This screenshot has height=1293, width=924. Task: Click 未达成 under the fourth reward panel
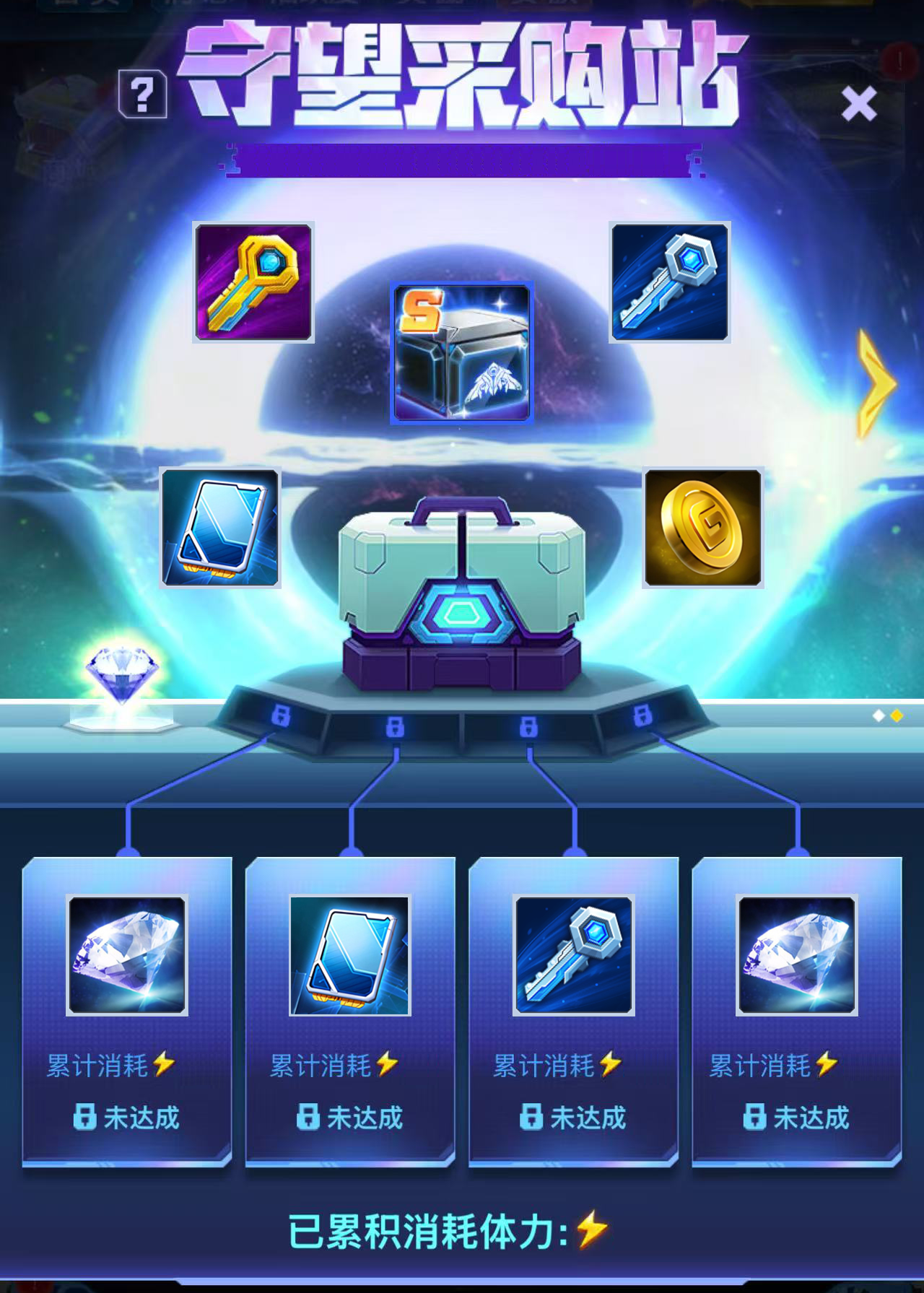point(798,1115)
